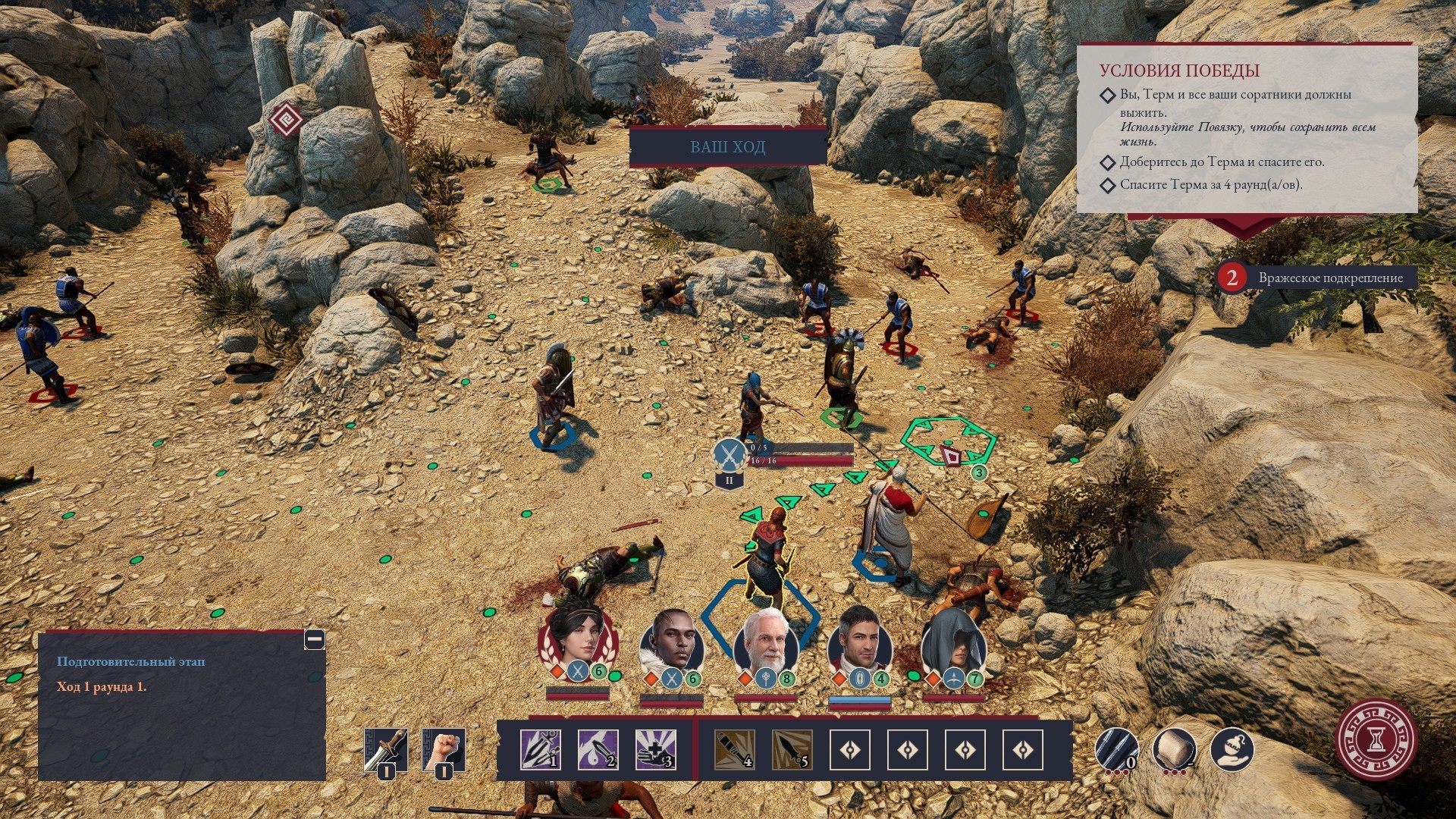
Task: Select the white-bearded old man's portrait
Action: [x=766, y=642]
